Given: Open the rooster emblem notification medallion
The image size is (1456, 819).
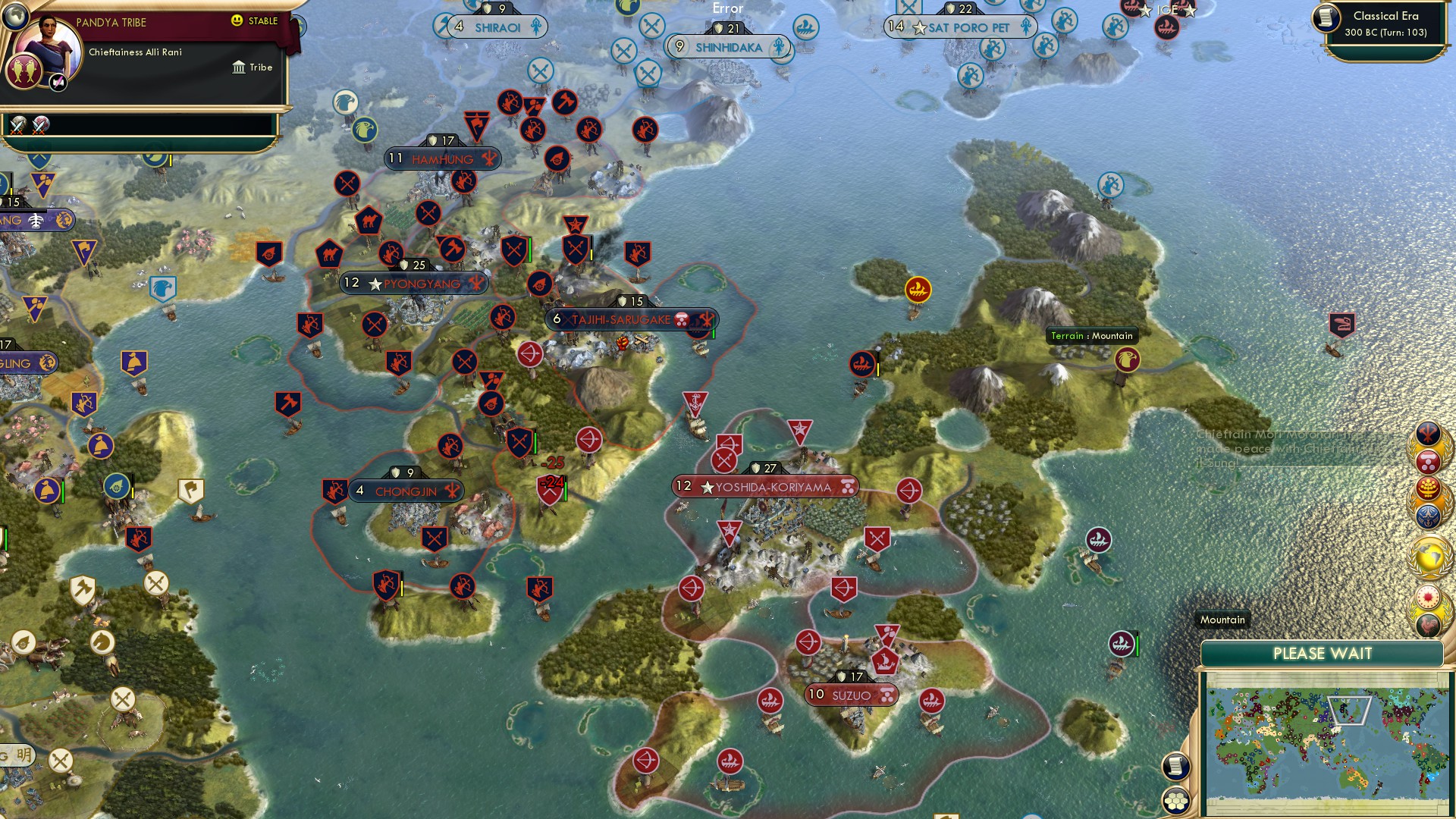Looking at the screenshot, I should [1429, 626].
